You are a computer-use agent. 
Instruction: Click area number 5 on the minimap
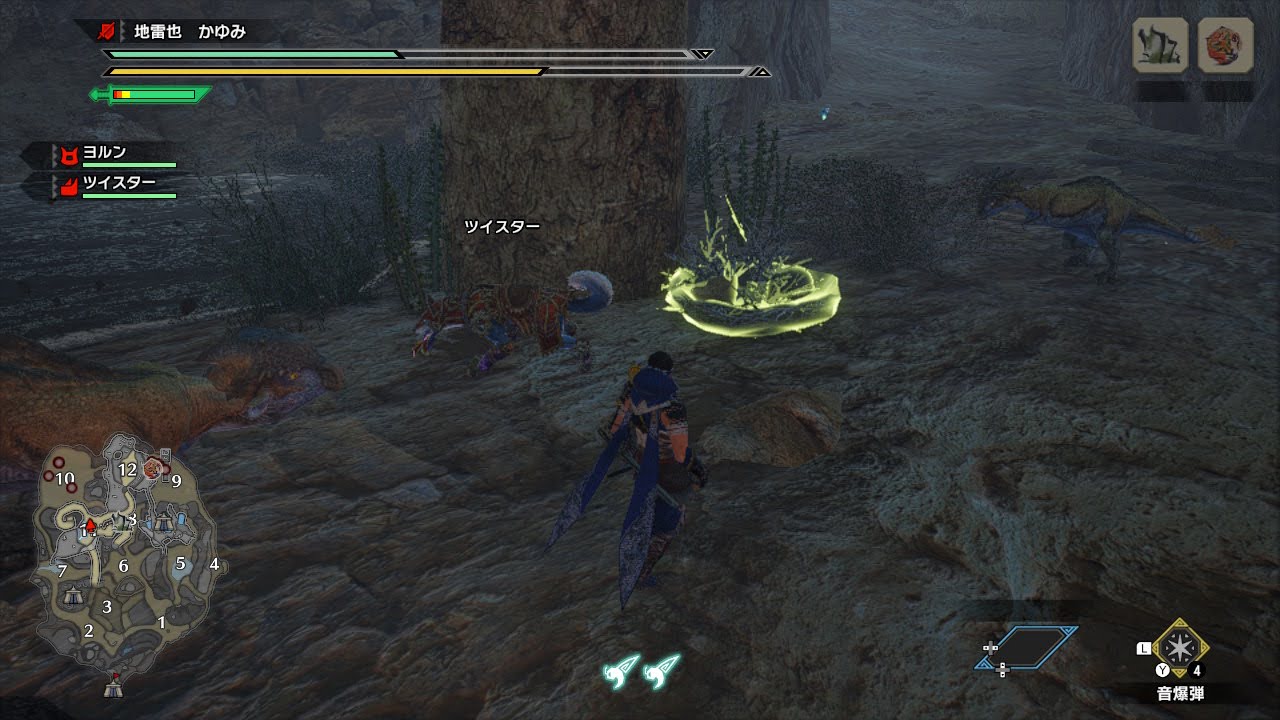tap(180, 563)
